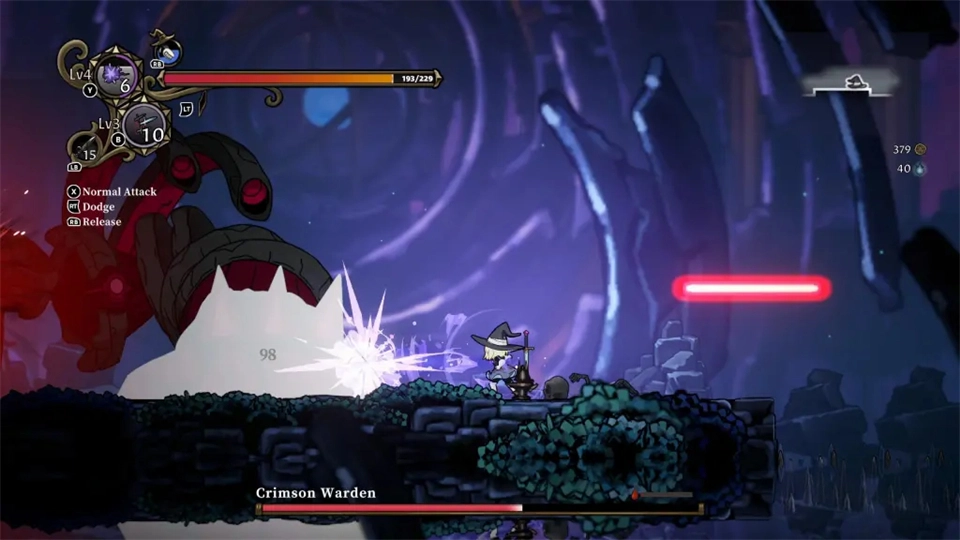Use the blue potion flask item
960x540 pixels.
click(x=168, y=52)
